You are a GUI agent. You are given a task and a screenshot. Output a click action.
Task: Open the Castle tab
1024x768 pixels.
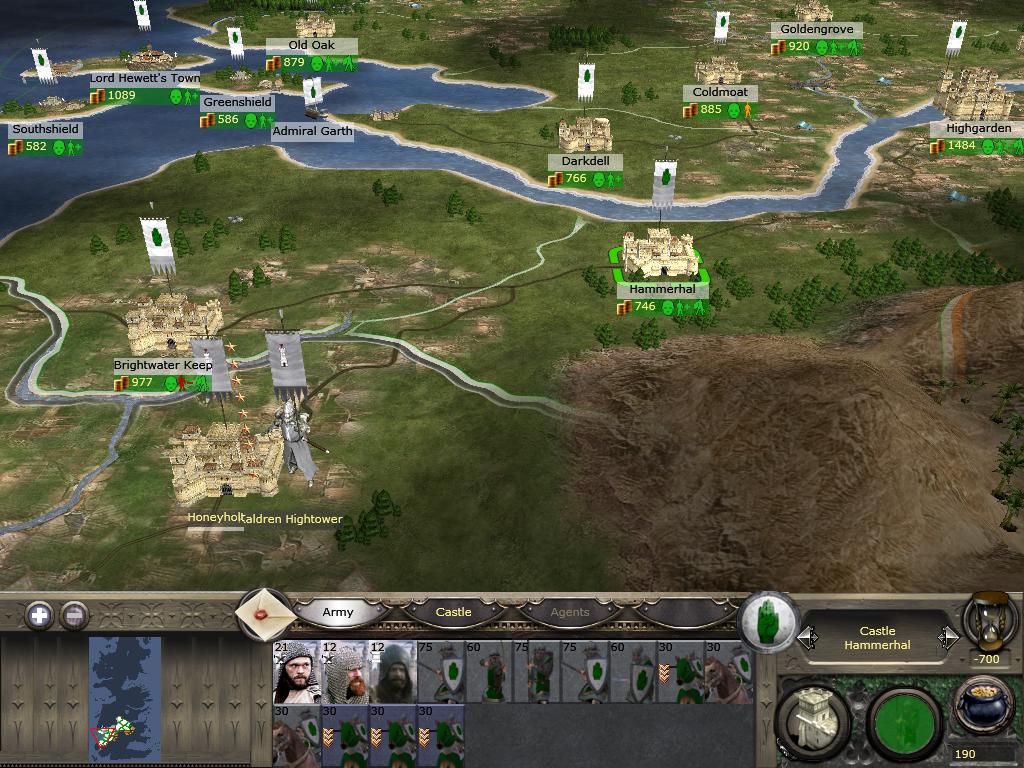click(x=453, y=612)
